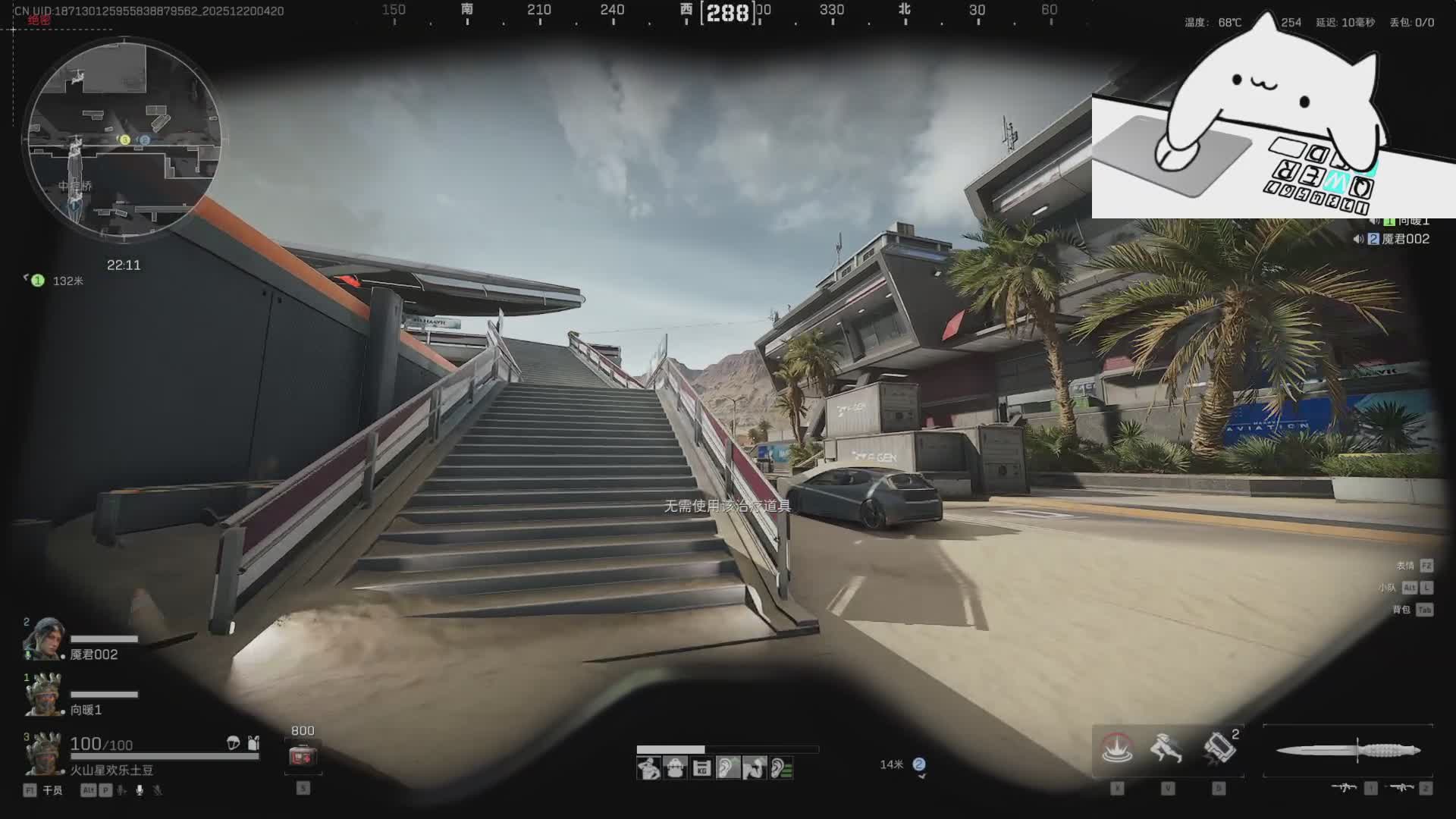Switch to the first rifle weapon
This screenshot has width=1456, height=819.
point(1344,789)
